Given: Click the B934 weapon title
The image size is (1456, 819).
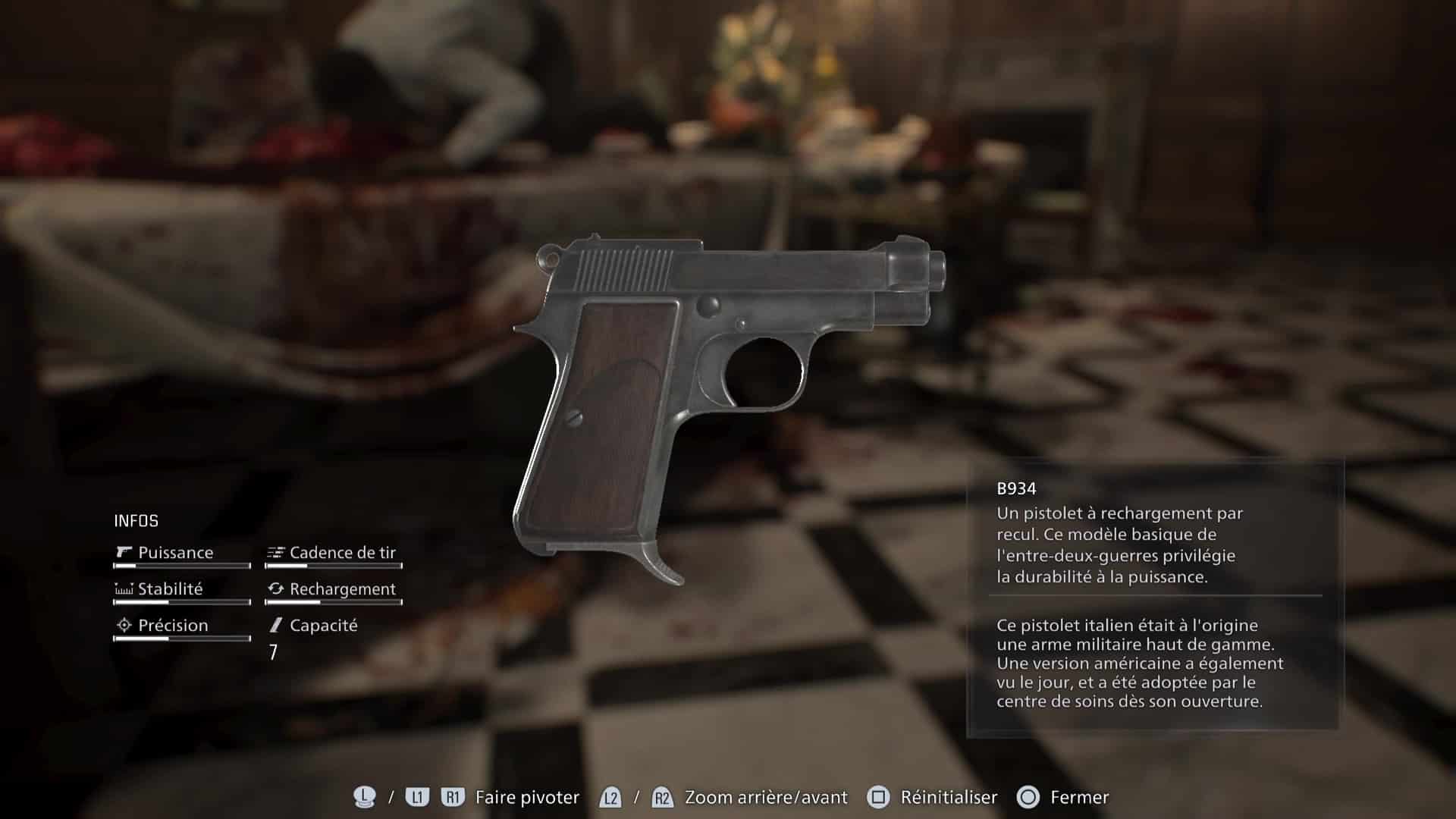Looking at the screenshot, I should 1016,488.
